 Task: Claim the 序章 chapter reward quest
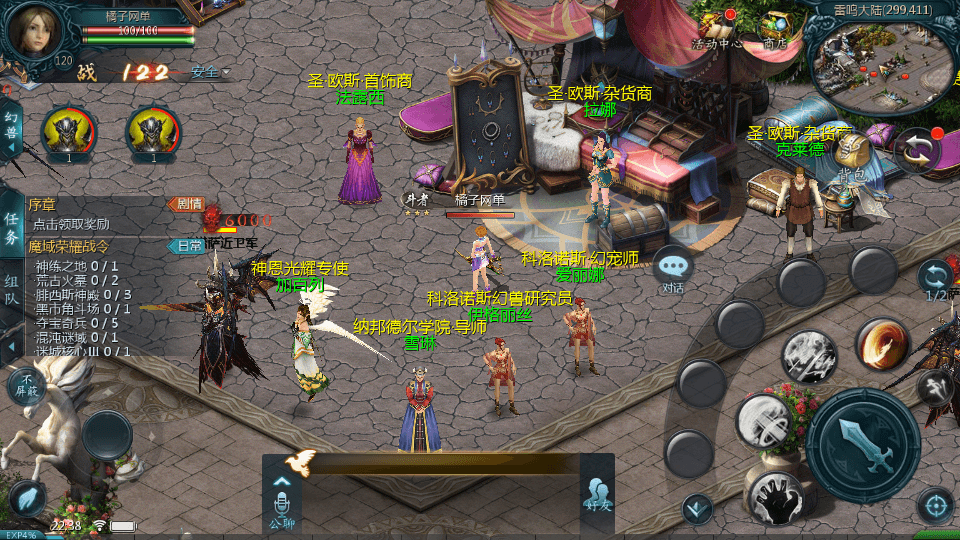(90, 214)
